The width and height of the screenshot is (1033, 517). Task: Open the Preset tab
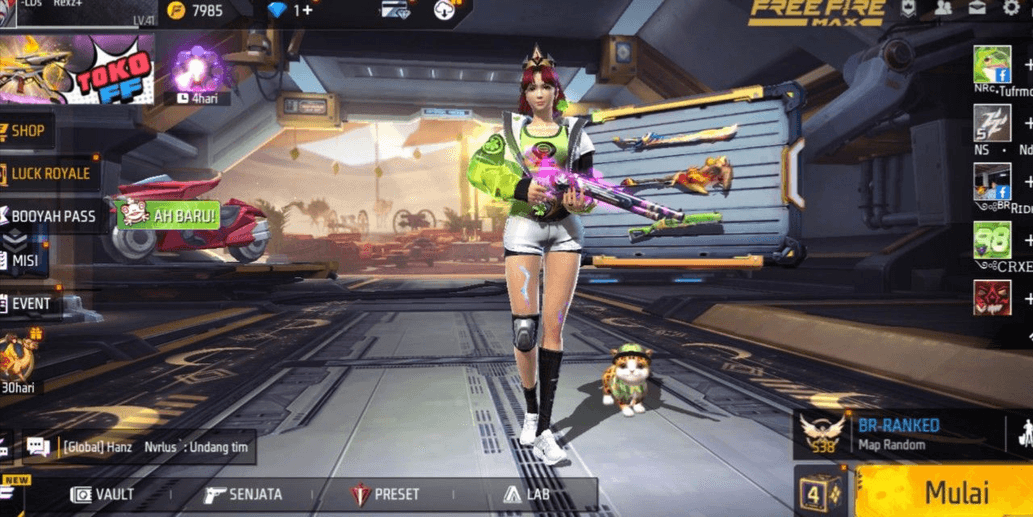click(x=385, y=494)
